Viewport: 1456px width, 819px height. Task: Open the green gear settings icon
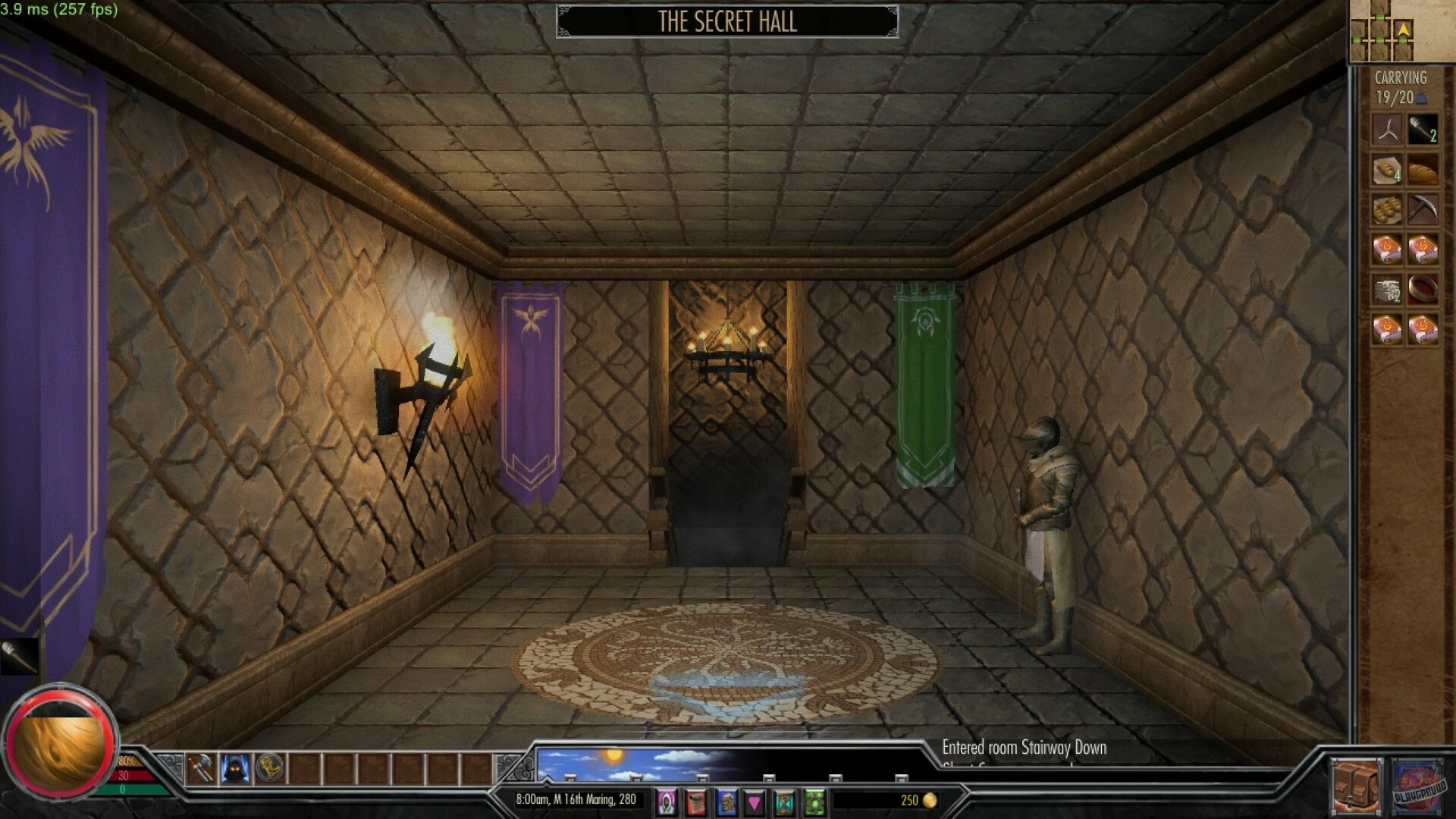(x=814, y=800)
